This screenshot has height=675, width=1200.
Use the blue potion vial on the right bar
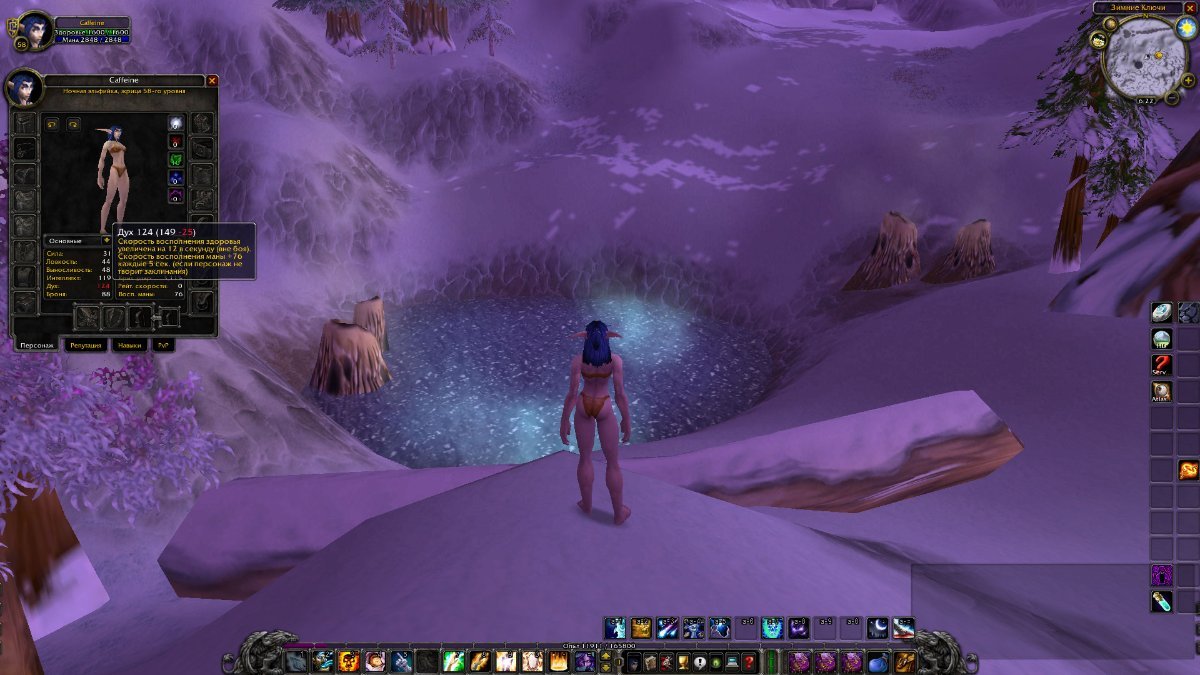click(1161, 600)
